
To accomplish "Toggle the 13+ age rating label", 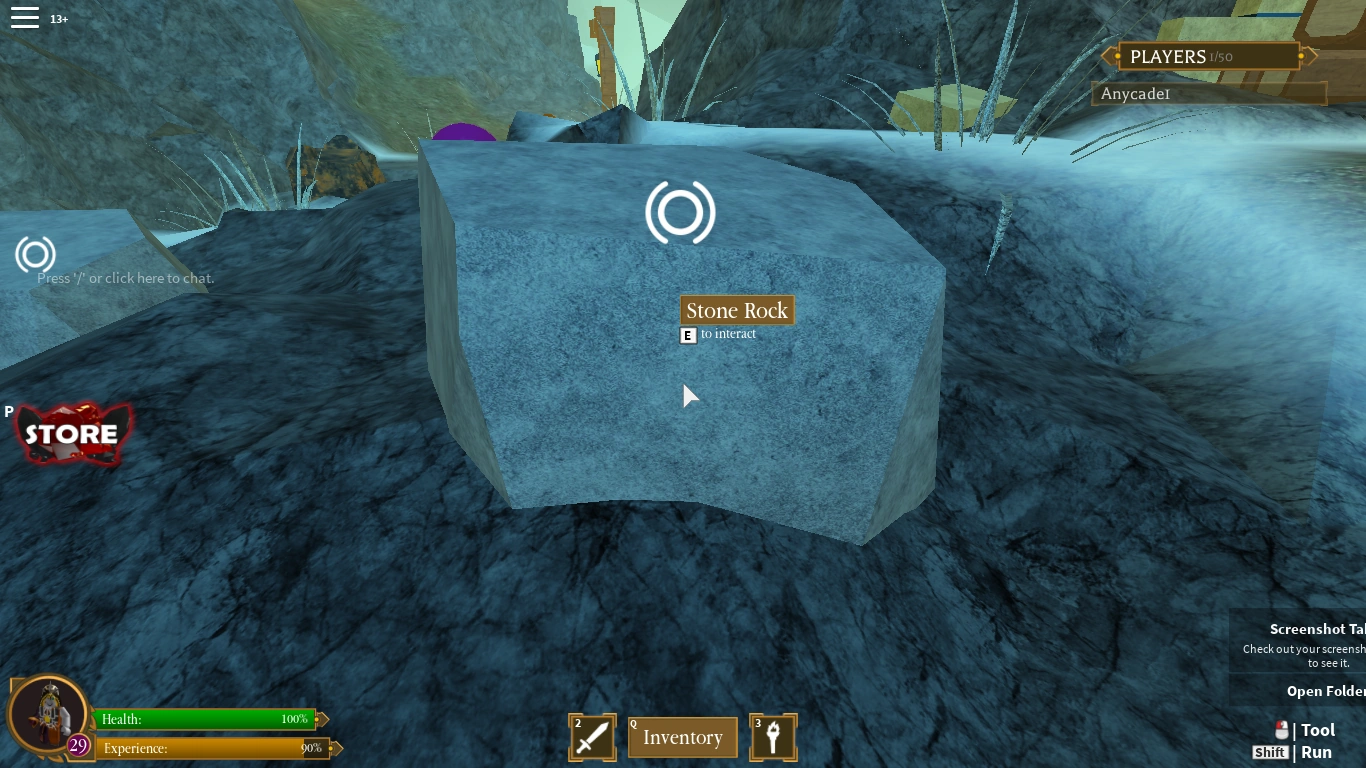I will pos(59,18).
